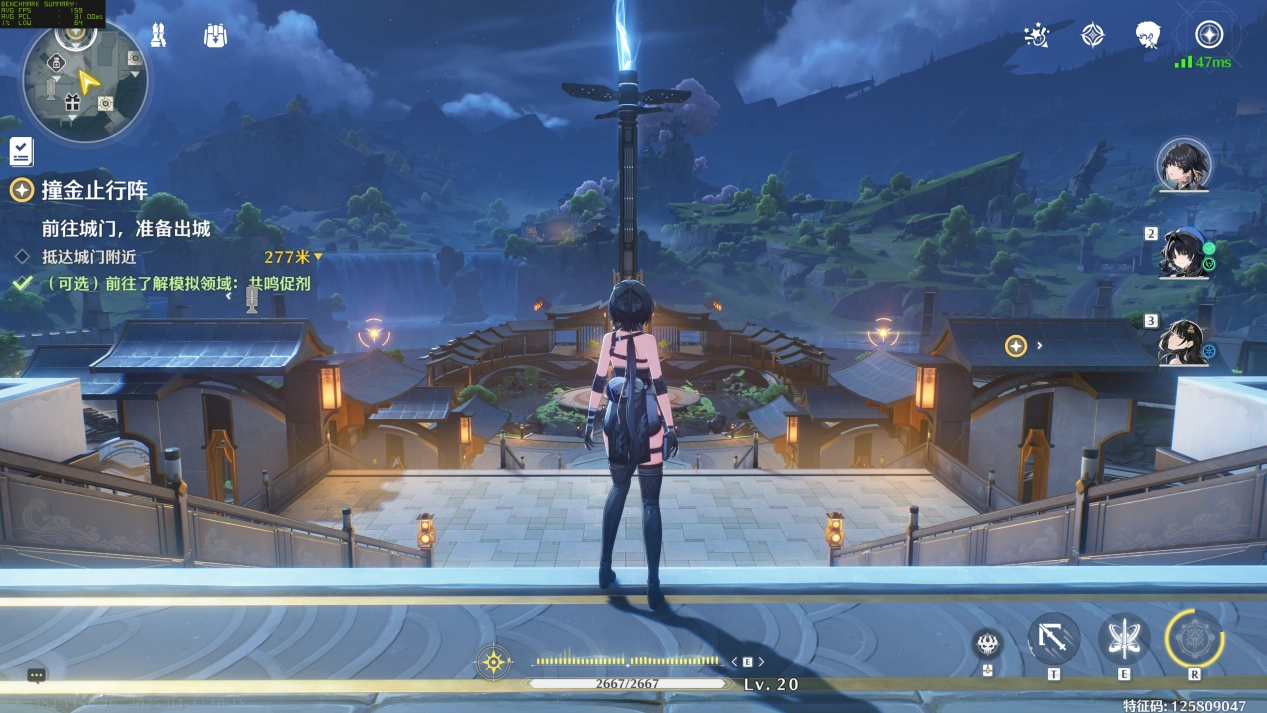Open the twin figures icon beside minimap
Image resolution: width=1267 pixels, height=713 pixels.
click(158, 36)
